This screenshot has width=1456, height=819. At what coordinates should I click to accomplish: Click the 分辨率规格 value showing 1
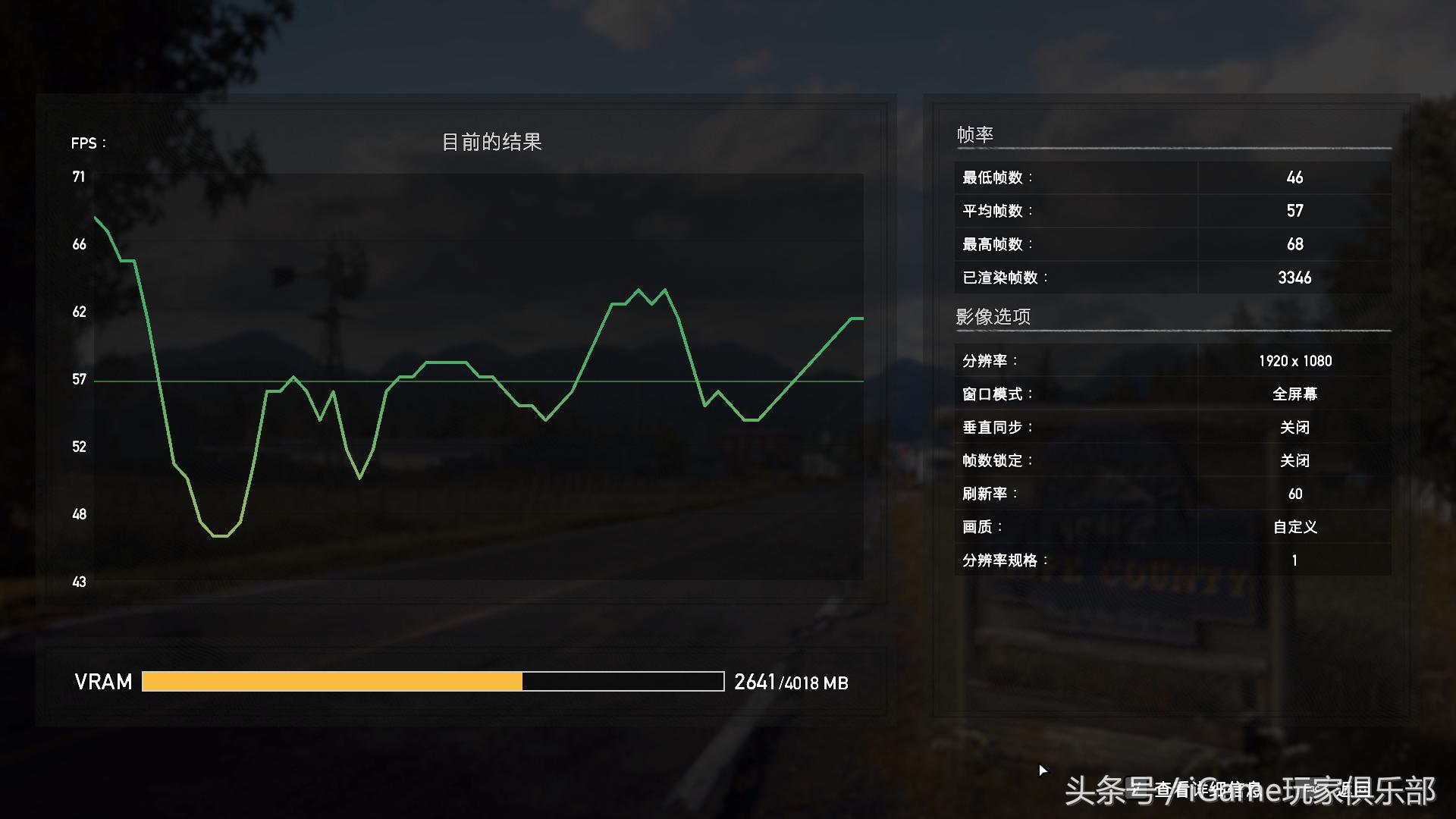coord(1294,559)
